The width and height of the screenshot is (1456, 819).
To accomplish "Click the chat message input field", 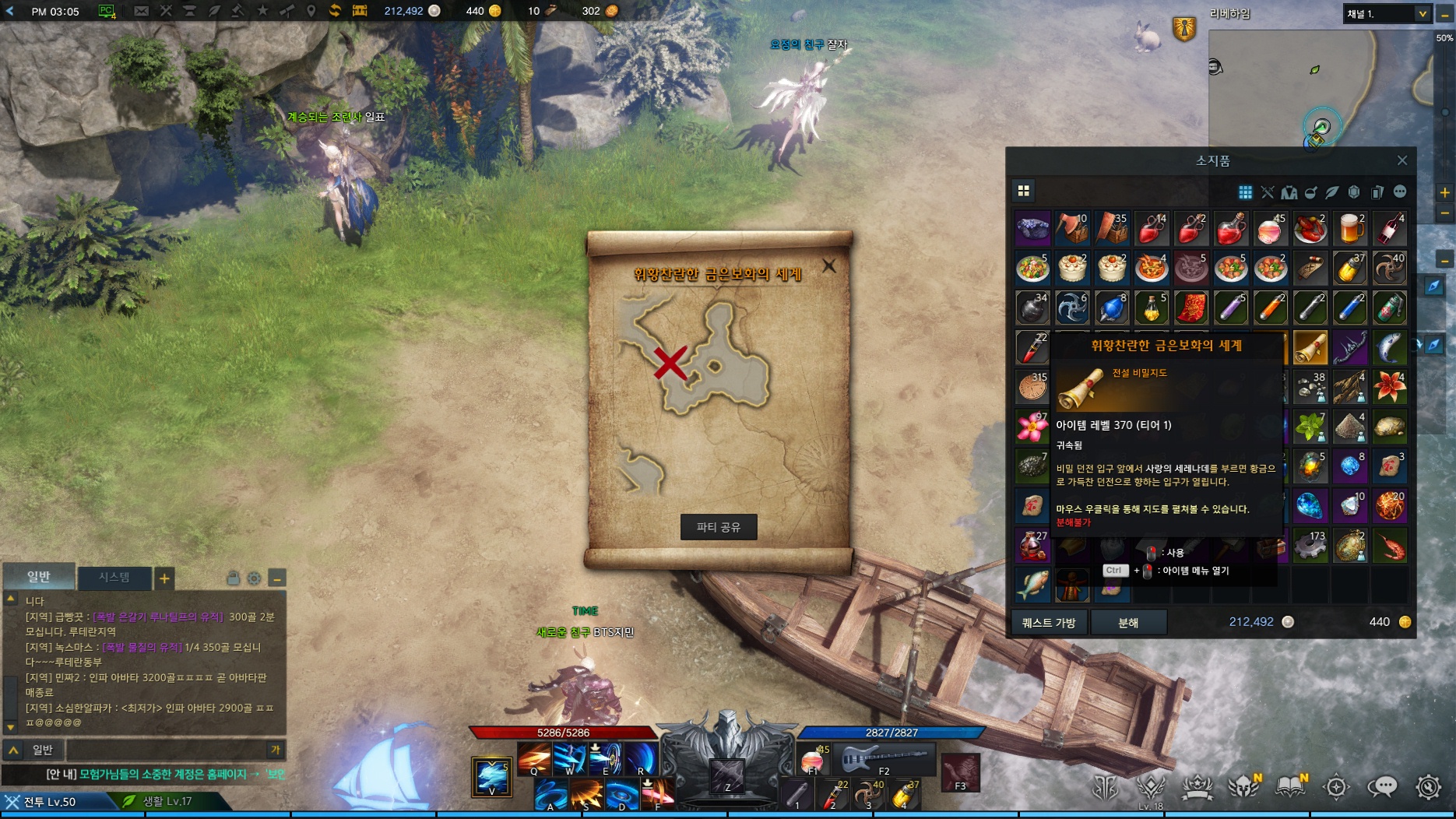I will tap(166, 750).
